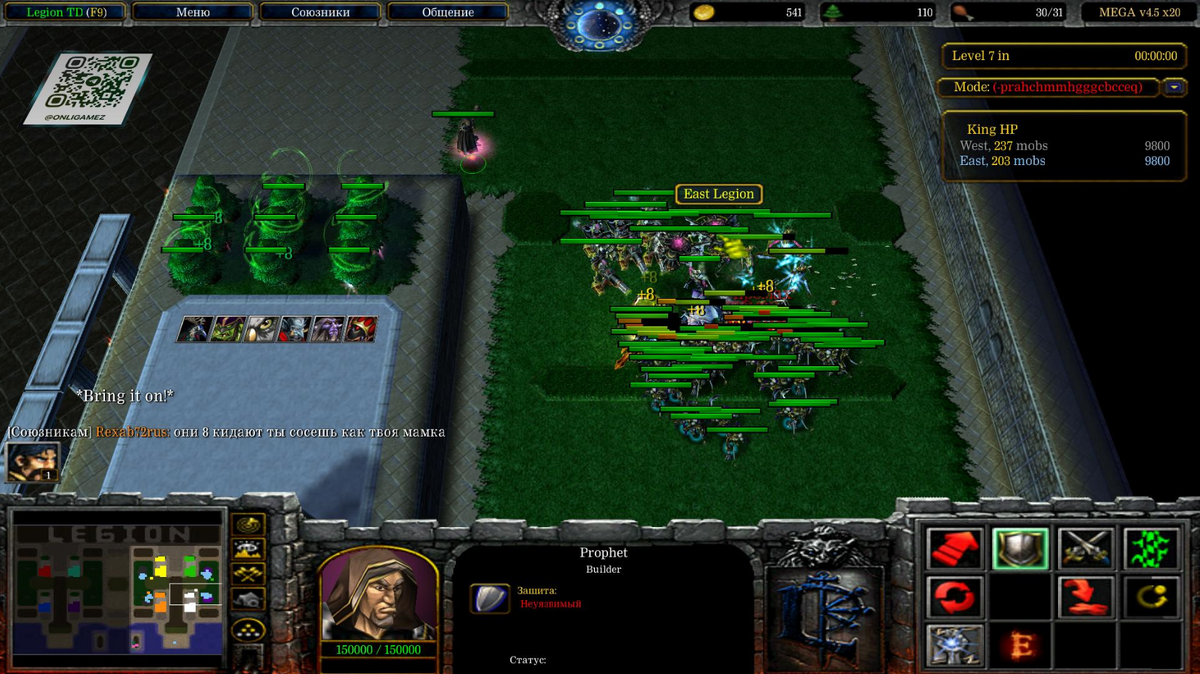Toggle minimap creep camp display button

tap(247, 600)
